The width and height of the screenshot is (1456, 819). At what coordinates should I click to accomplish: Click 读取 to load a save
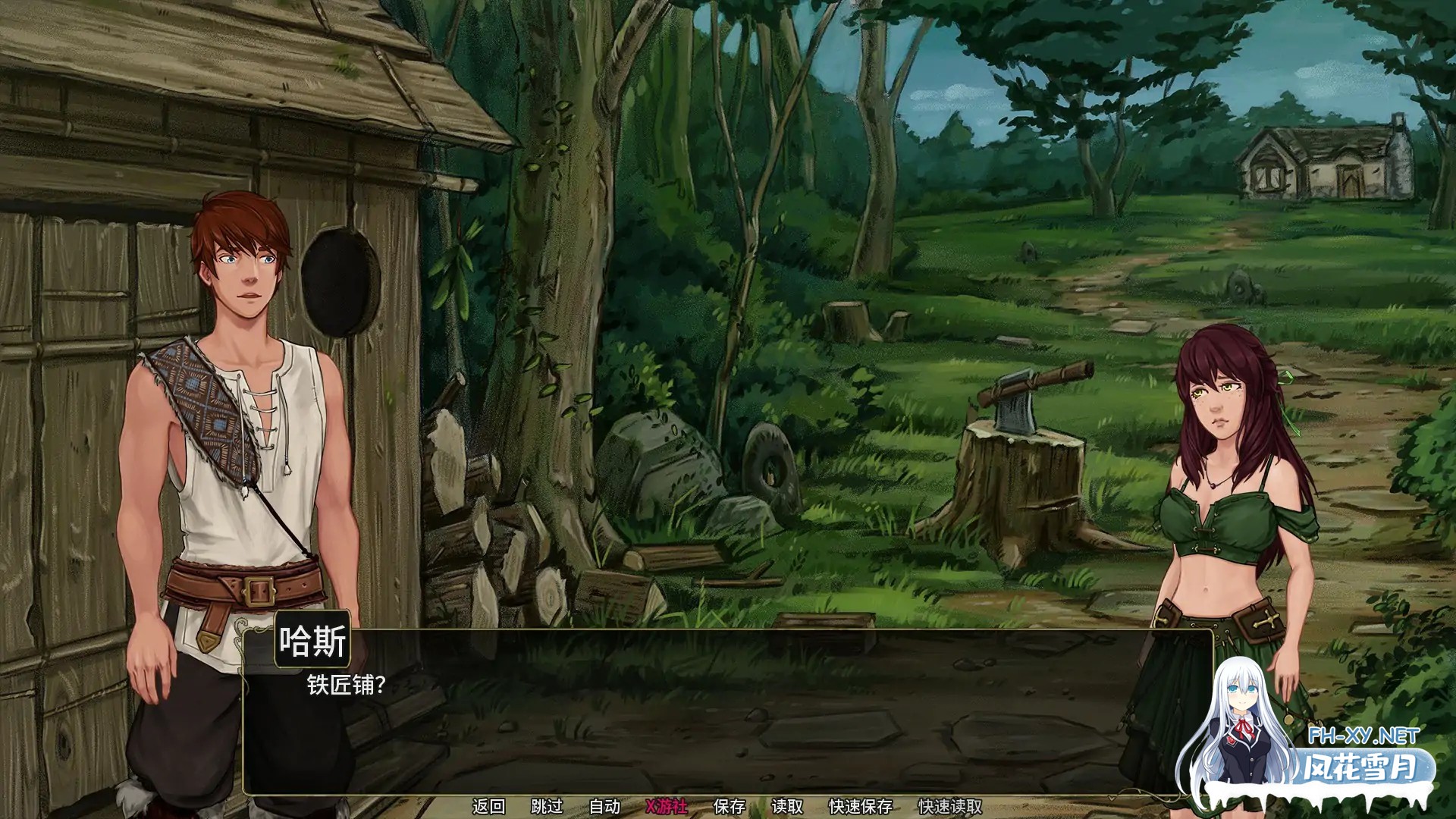[786, 805]
